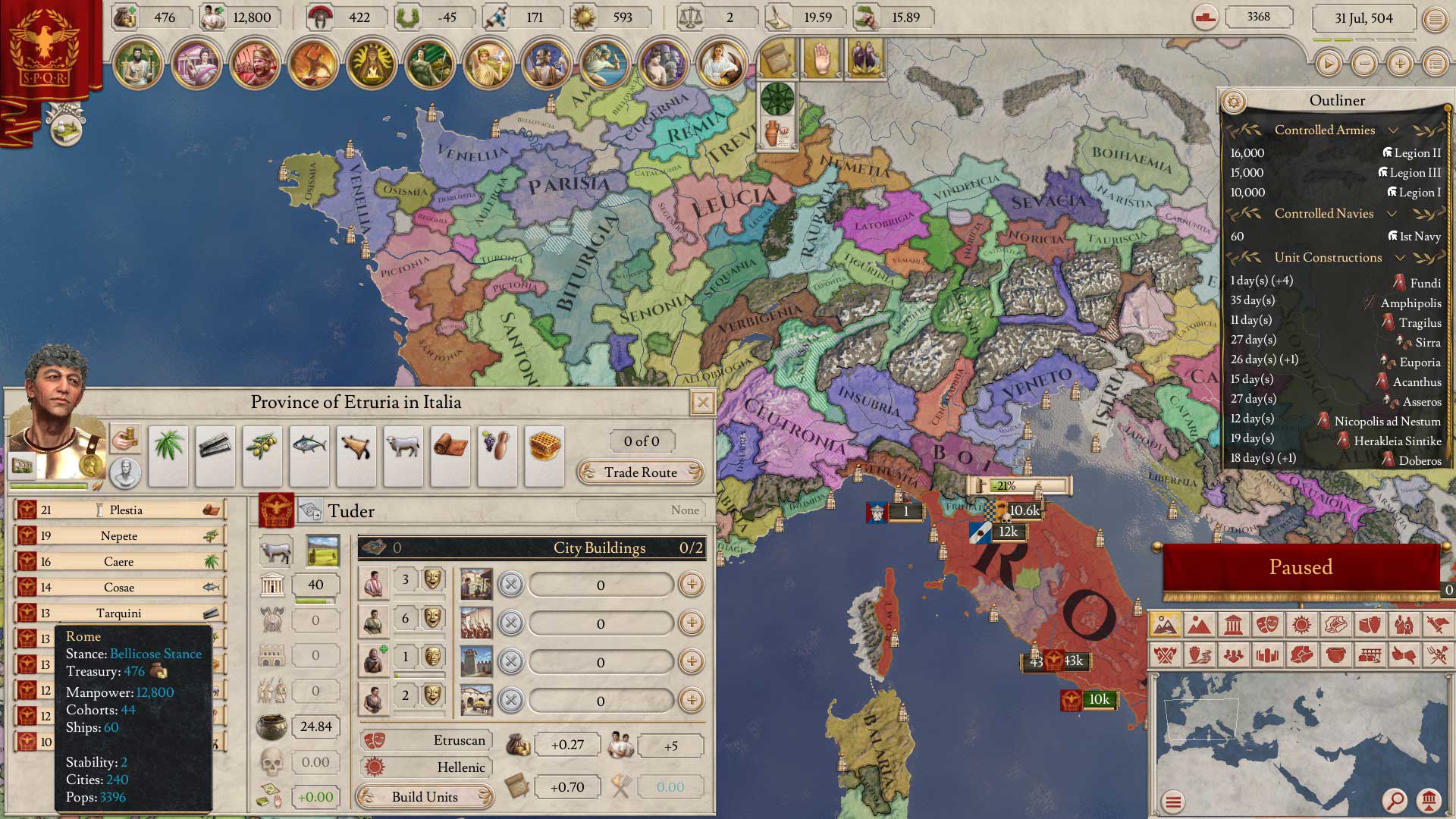Click the Build Units button

[425, 797]
